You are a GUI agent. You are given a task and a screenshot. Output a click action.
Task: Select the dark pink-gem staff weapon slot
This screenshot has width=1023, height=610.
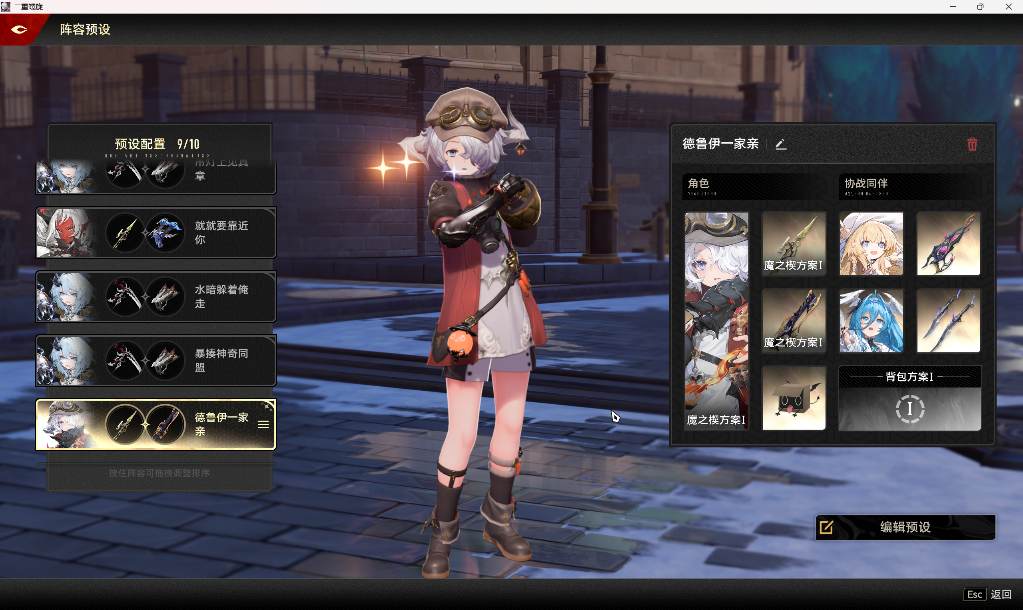[948, 243]
